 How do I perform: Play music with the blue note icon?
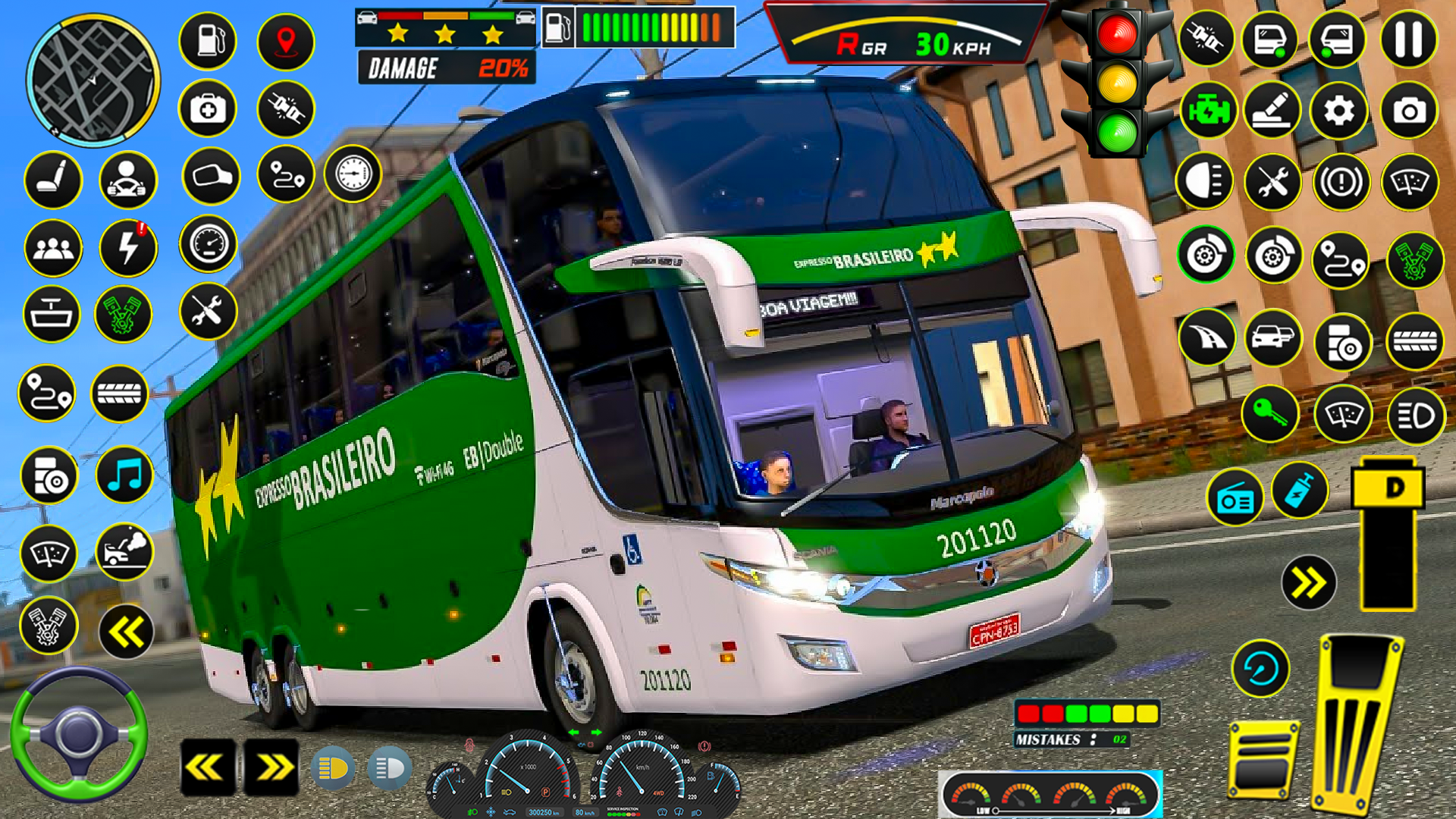[x=125, y=475]
